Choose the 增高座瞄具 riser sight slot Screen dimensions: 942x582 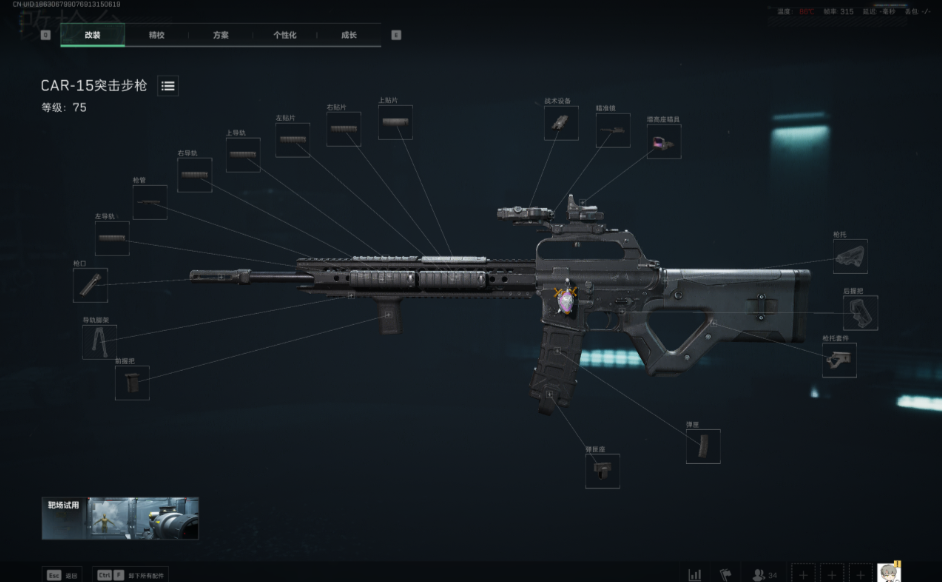tap(663, 142)
